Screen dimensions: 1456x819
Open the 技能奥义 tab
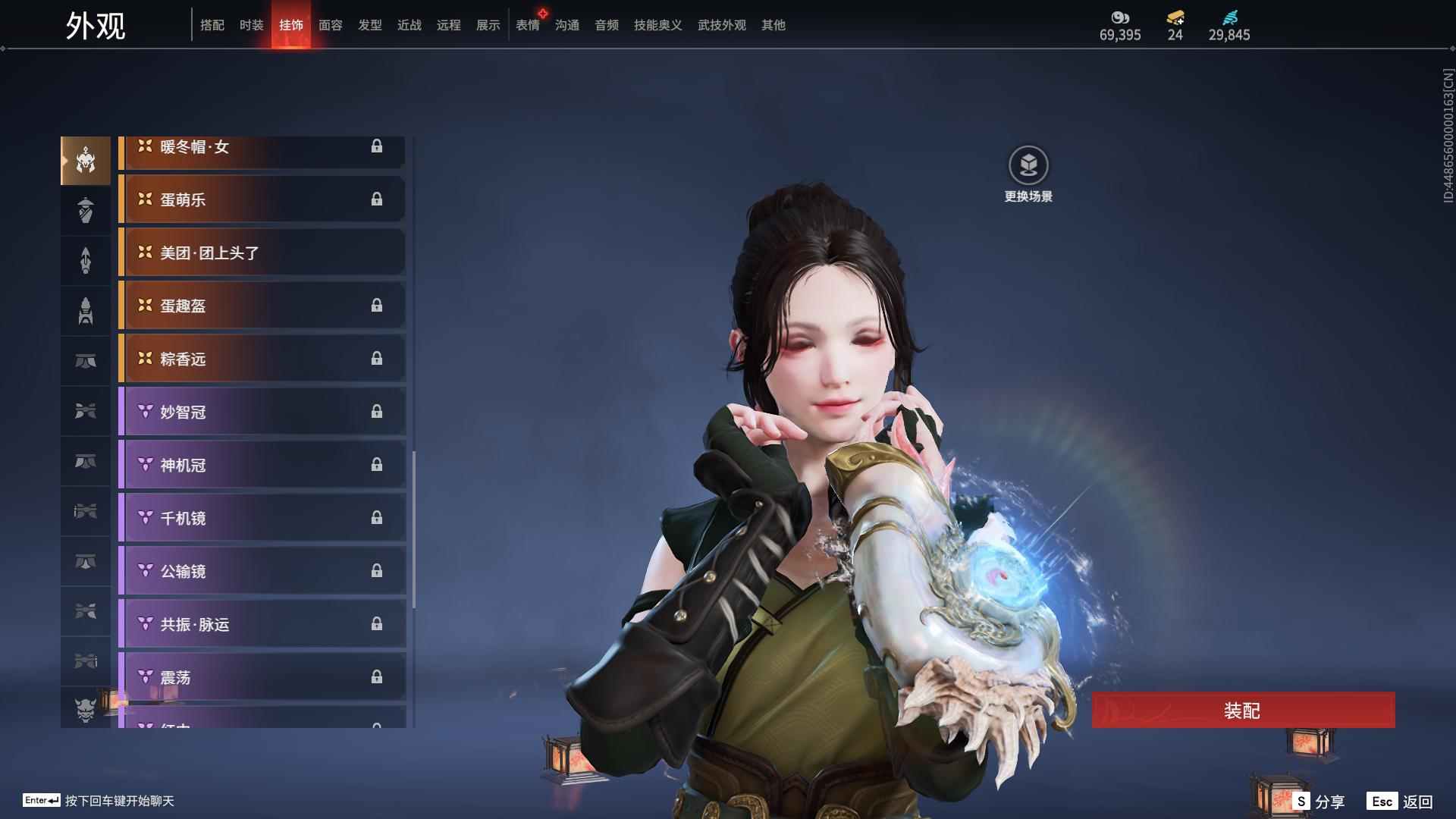click(x=657, y=25)
